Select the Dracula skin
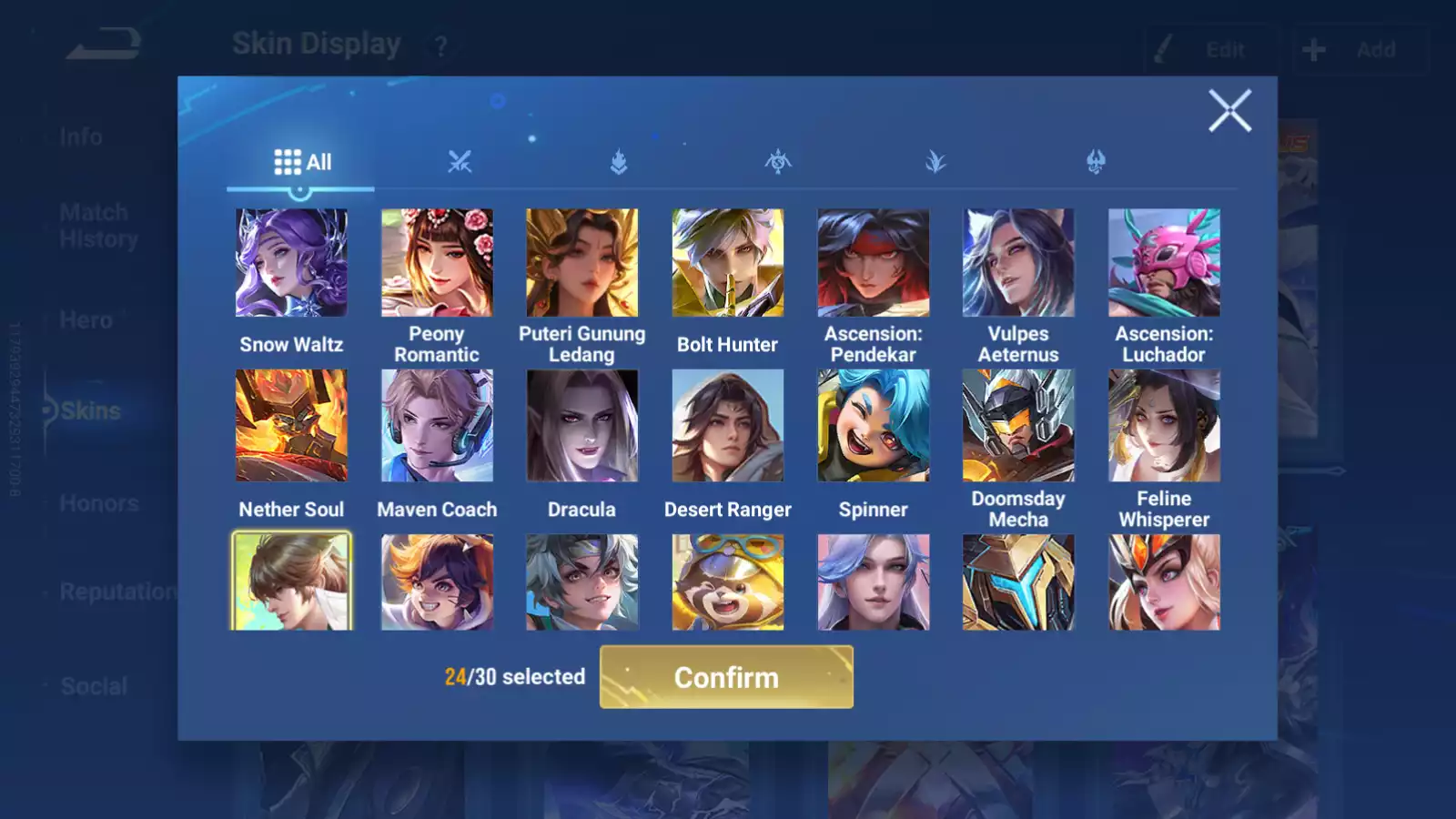 coord(582,425)
